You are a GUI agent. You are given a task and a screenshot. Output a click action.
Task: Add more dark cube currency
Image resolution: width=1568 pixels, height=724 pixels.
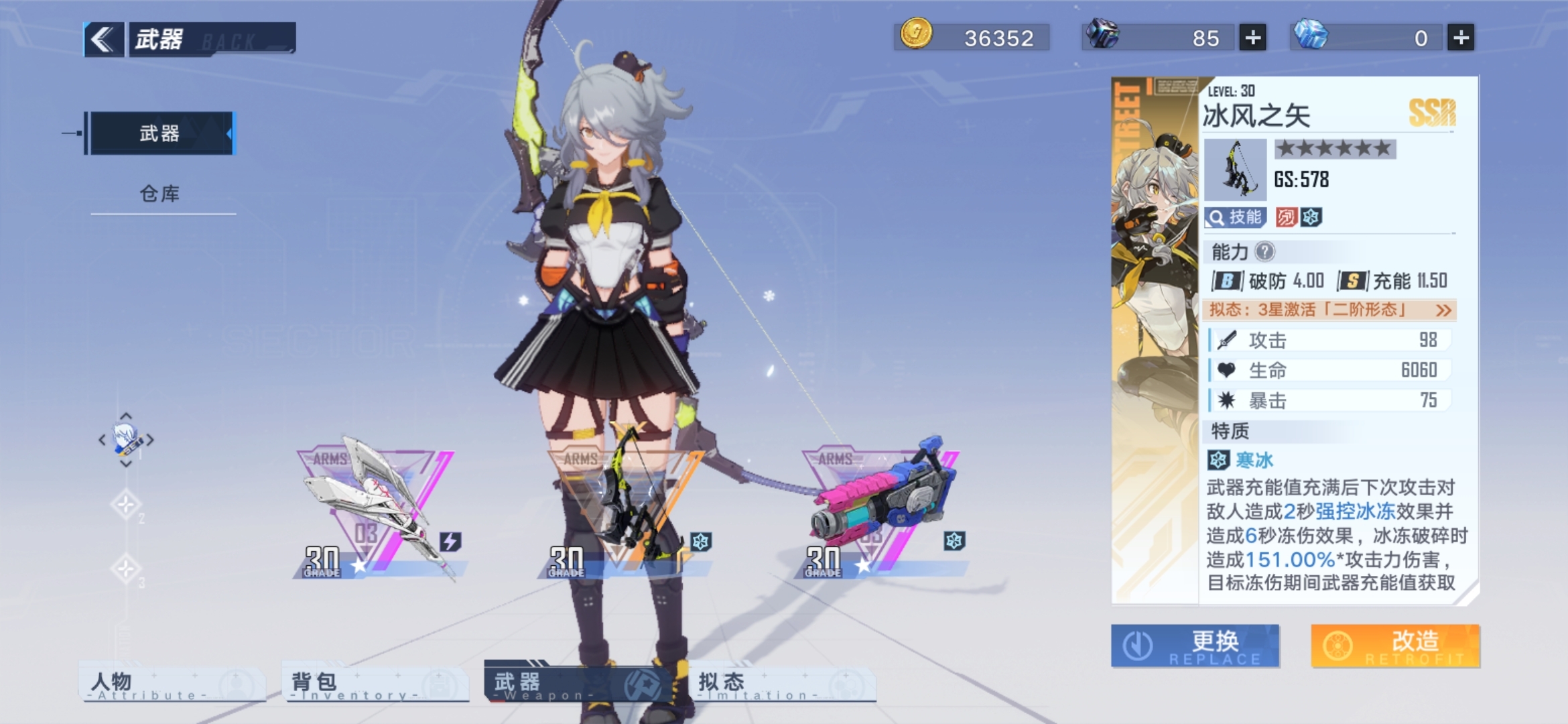tap(1252, 38)
